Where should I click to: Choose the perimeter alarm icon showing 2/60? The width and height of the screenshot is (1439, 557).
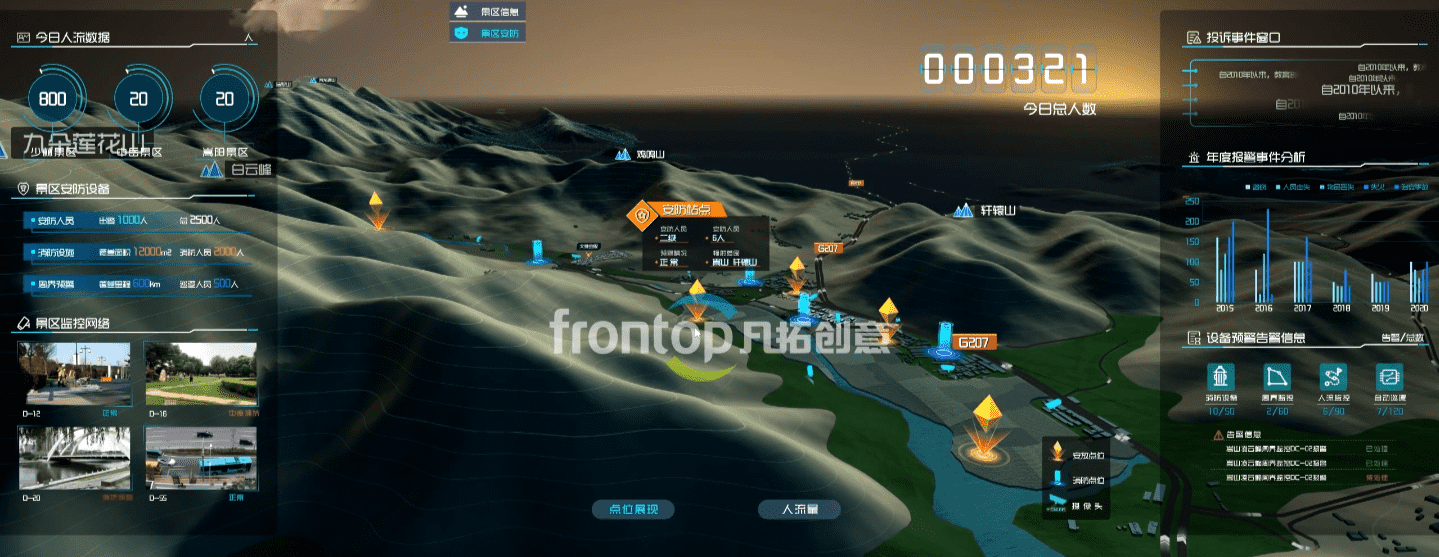point(1276,377)
